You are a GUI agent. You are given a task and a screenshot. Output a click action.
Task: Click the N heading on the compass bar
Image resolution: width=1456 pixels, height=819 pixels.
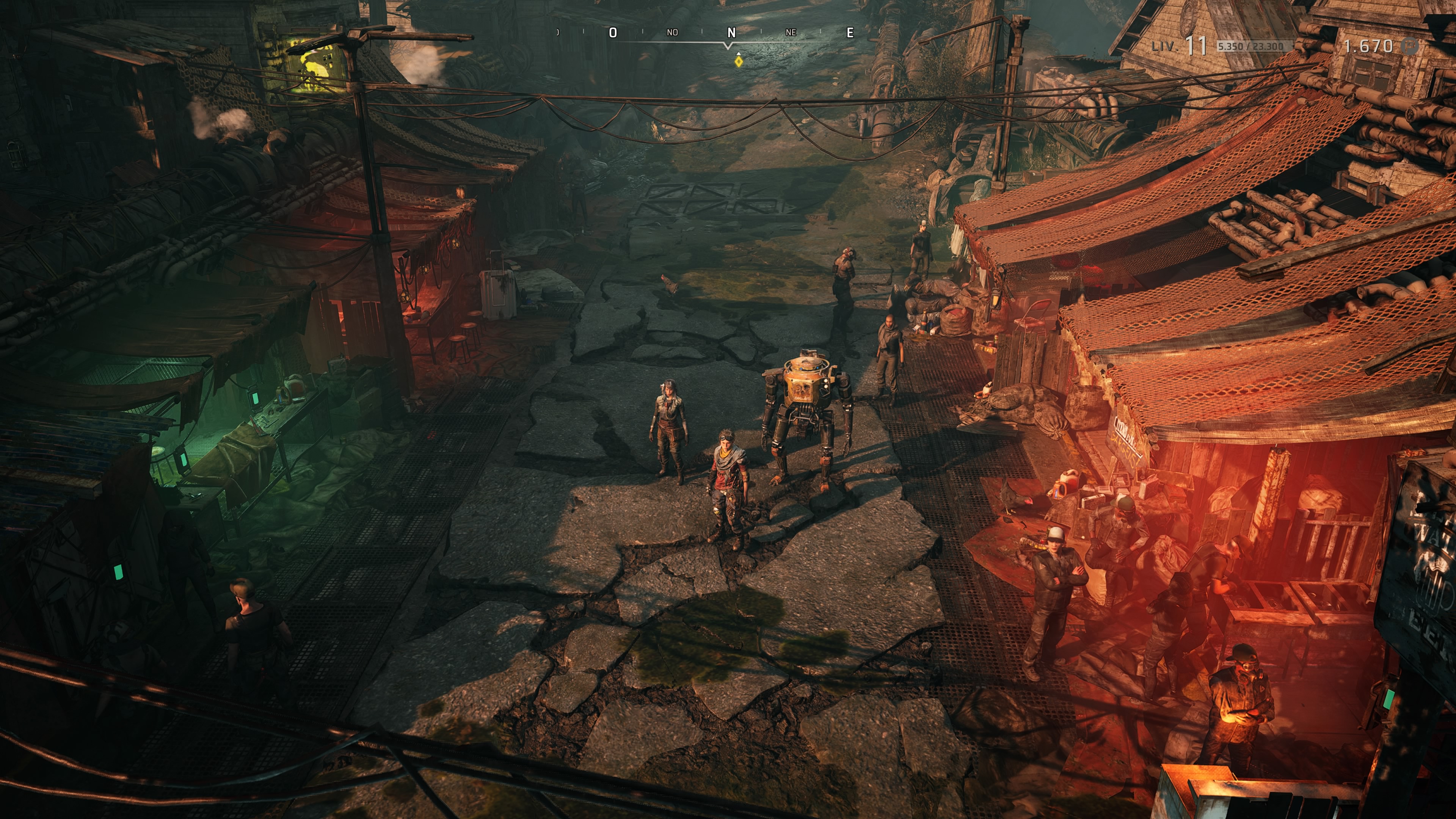tap(731, 33)
